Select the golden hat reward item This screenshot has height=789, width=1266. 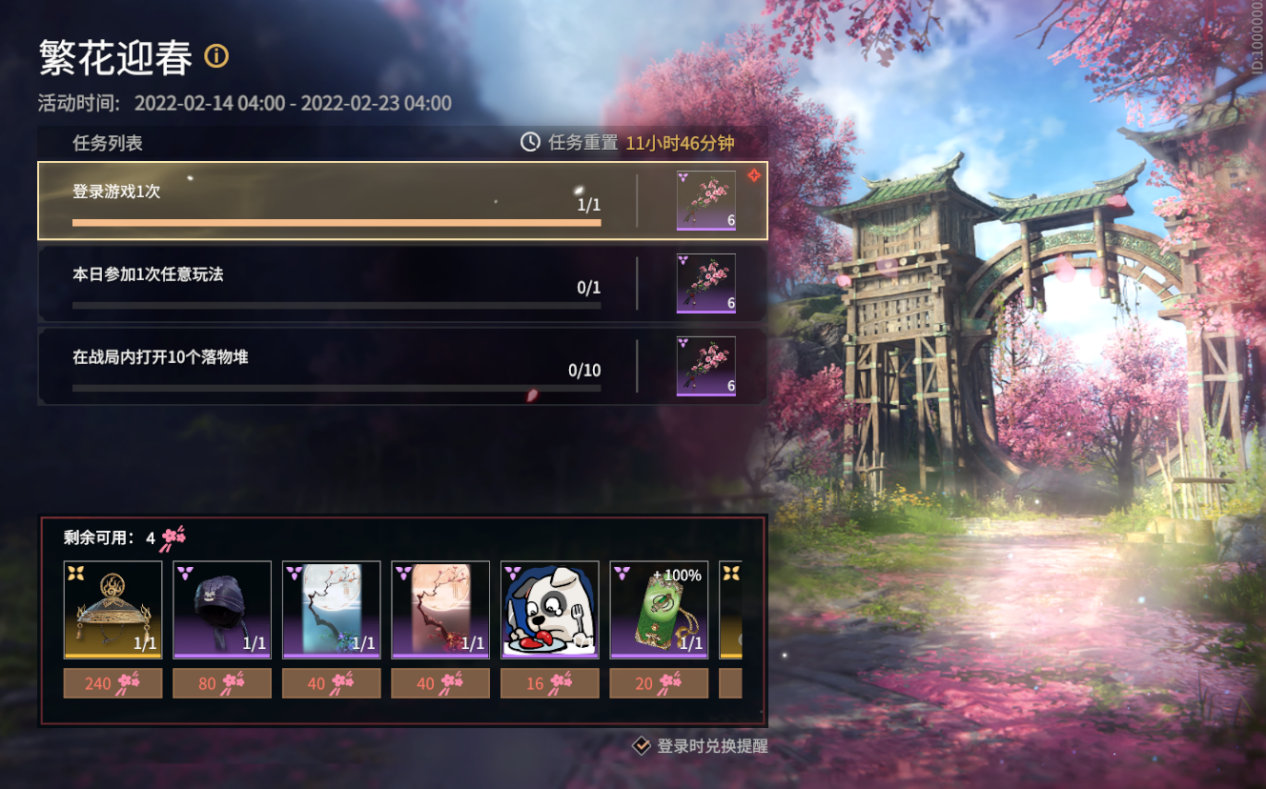112,609
